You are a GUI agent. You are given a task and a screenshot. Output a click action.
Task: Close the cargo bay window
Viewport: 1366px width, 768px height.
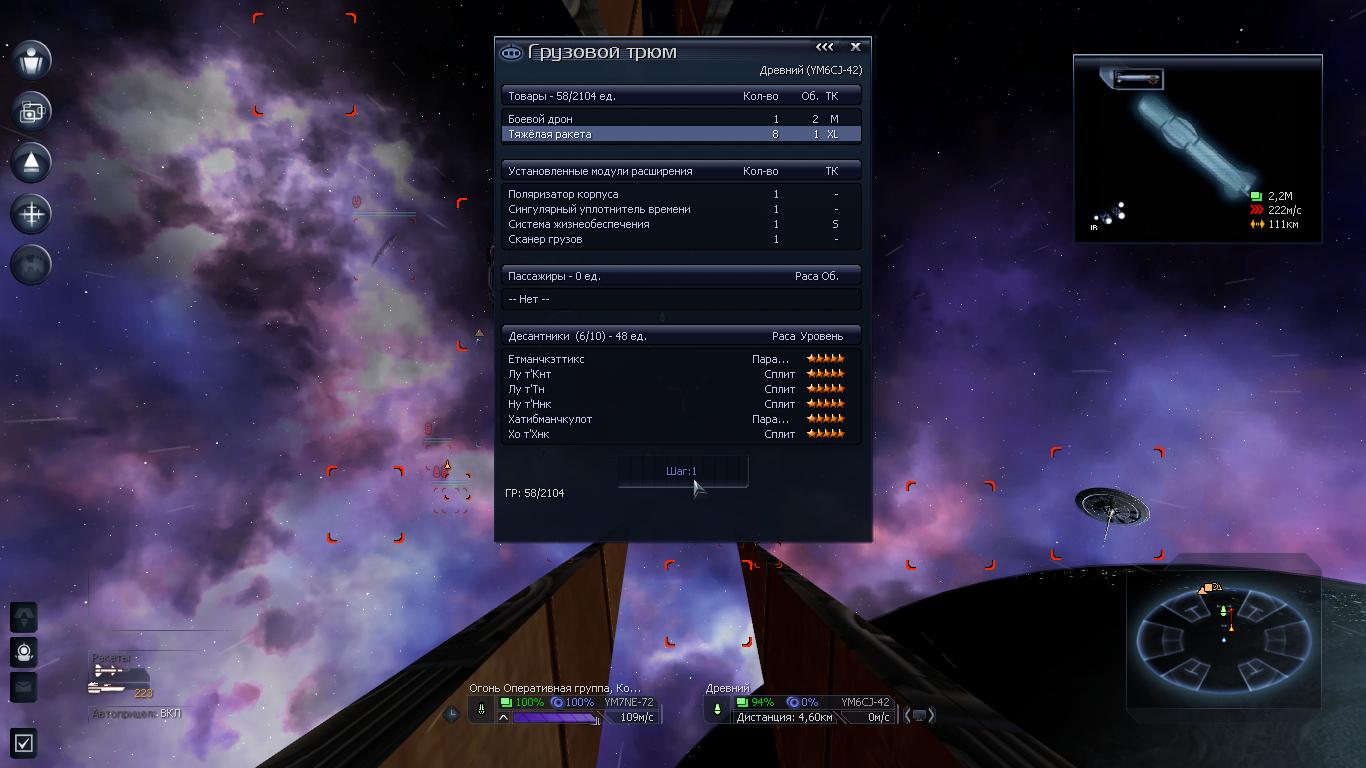[855, 47]
